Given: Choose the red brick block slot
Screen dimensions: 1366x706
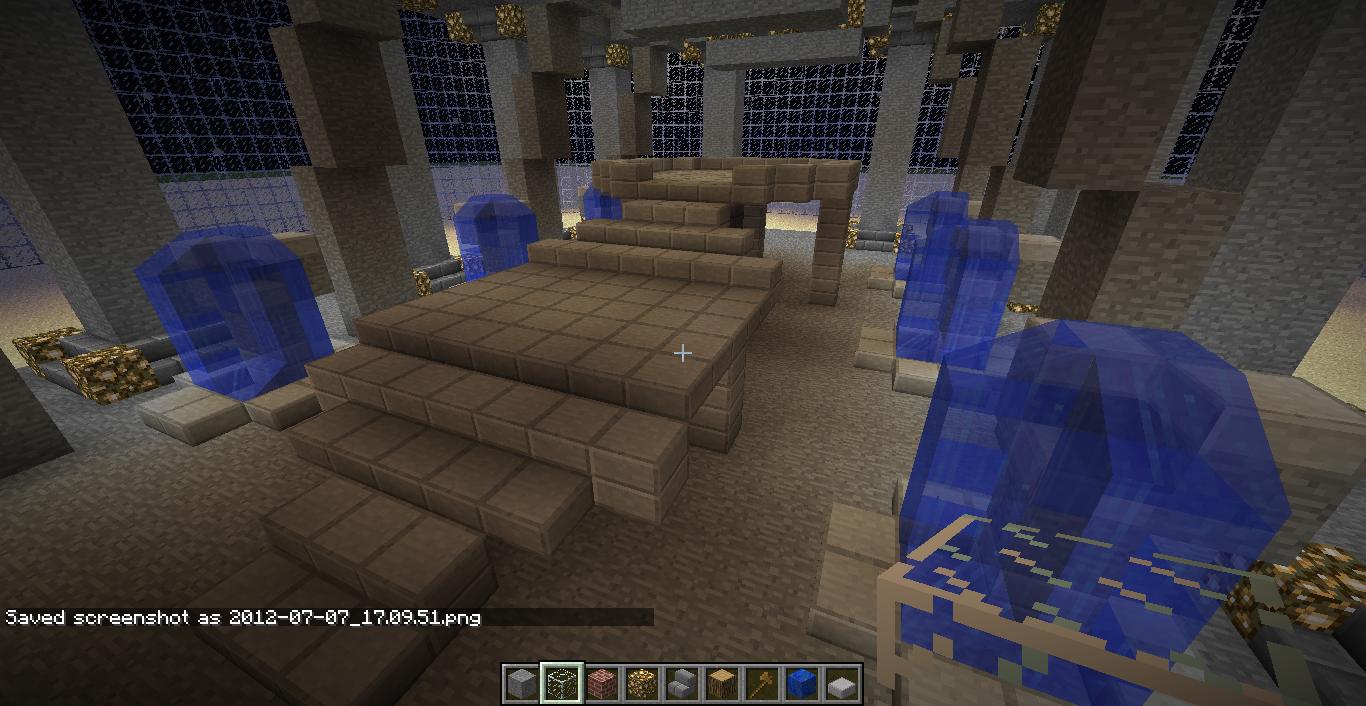Looking at the screenshot, I should tap(601, 684).
